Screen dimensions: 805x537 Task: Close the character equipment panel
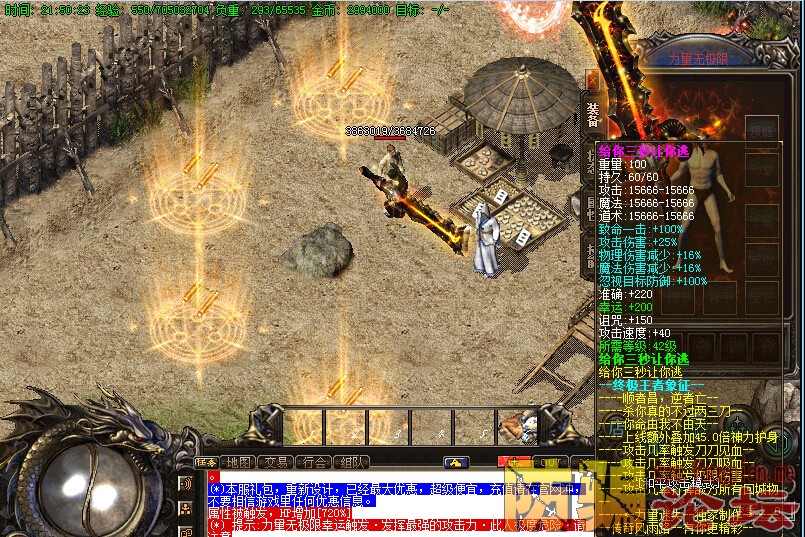pos(593,80)
